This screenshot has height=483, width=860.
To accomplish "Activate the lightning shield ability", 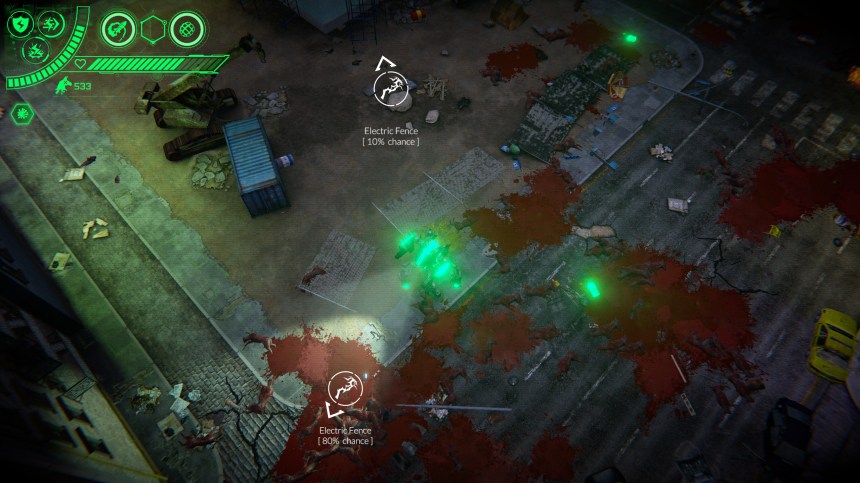I will coord(20,25).
